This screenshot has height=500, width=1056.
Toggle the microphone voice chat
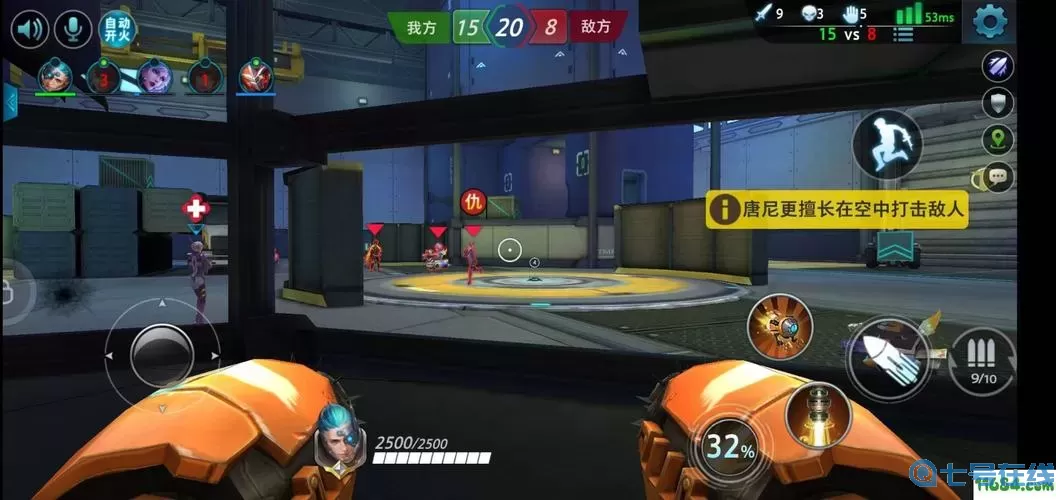click(72, 27)
